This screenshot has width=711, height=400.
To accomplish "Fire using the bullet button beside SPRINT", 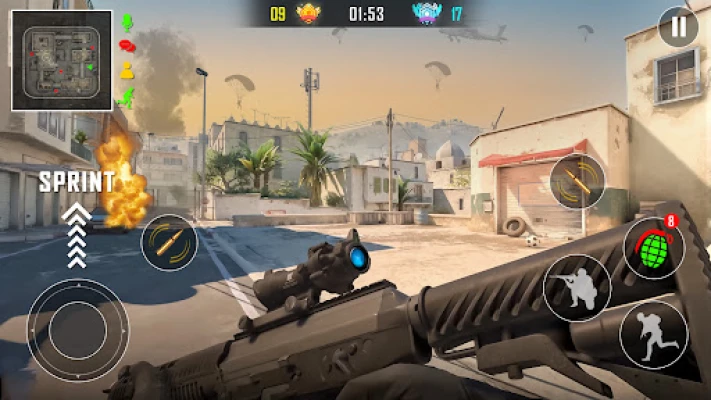I will 169,242.
